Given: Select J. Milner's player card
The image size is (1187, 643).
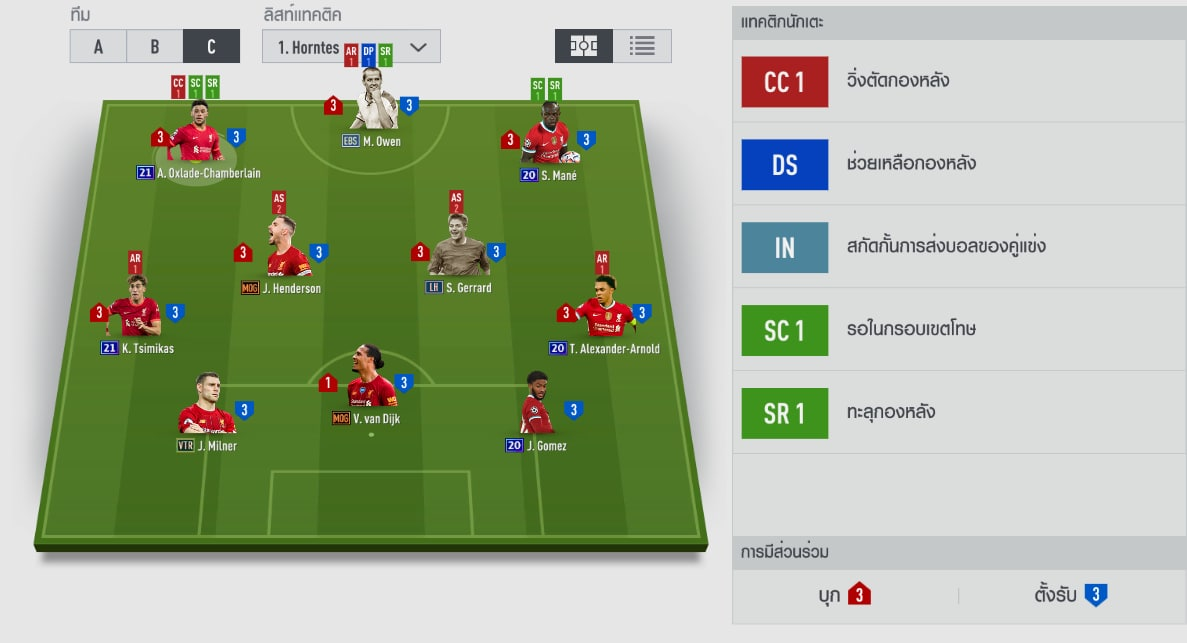Looking at the screenshot, I should click(x=206, y=408).
